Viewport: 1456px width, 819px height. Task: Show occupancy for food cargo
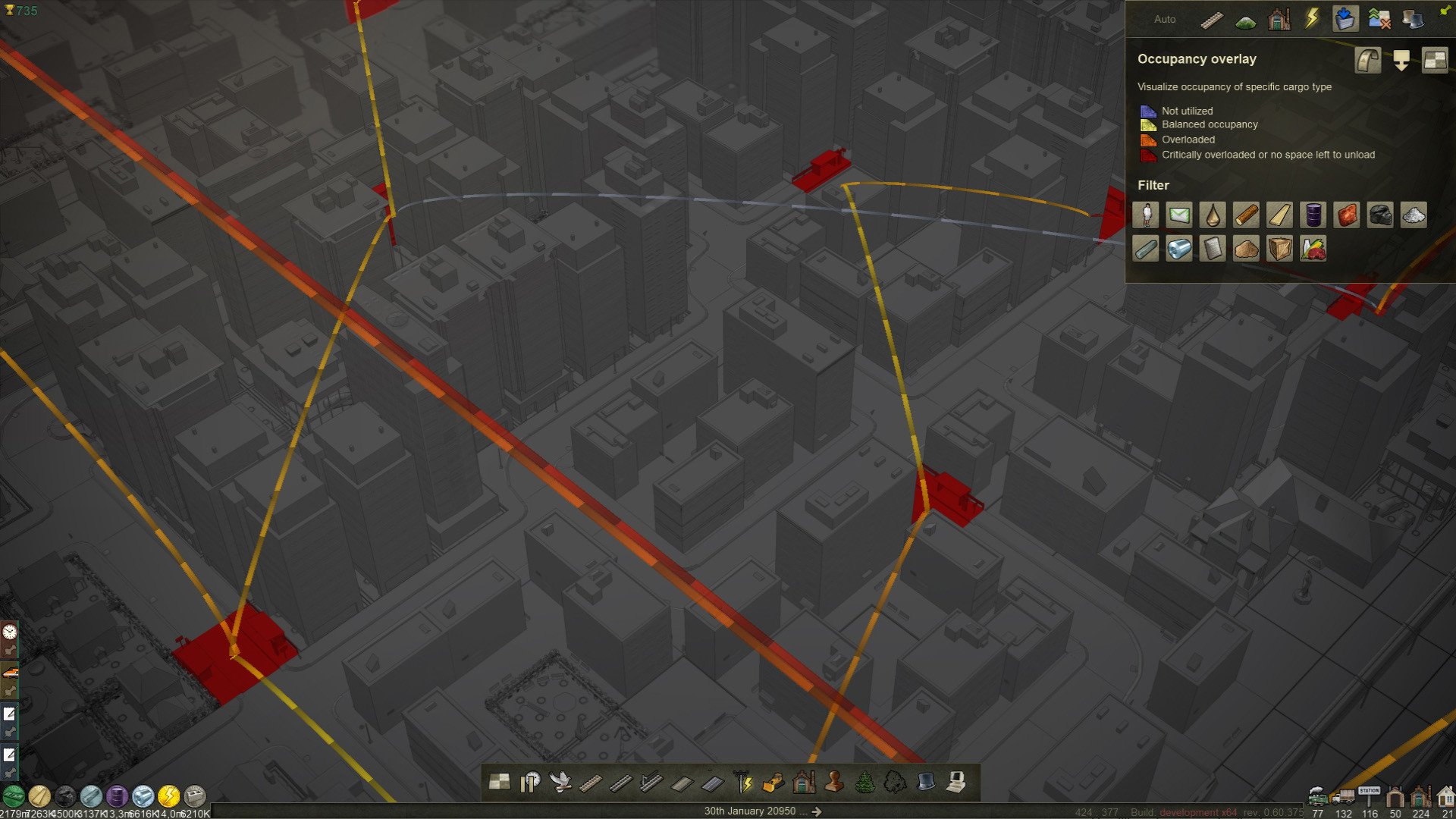1313,249
